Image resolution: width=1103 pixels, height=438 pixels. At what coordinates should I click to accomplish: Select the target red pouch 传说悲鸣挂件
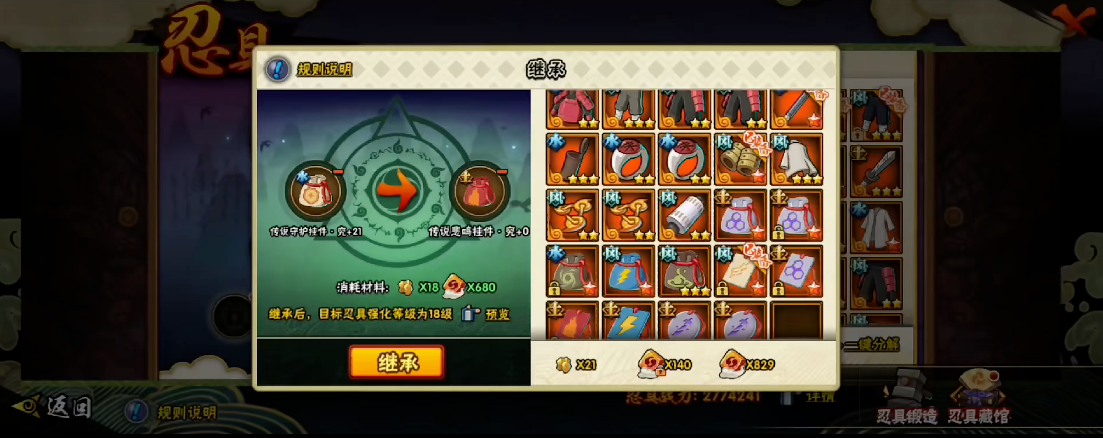pos(479,192)
